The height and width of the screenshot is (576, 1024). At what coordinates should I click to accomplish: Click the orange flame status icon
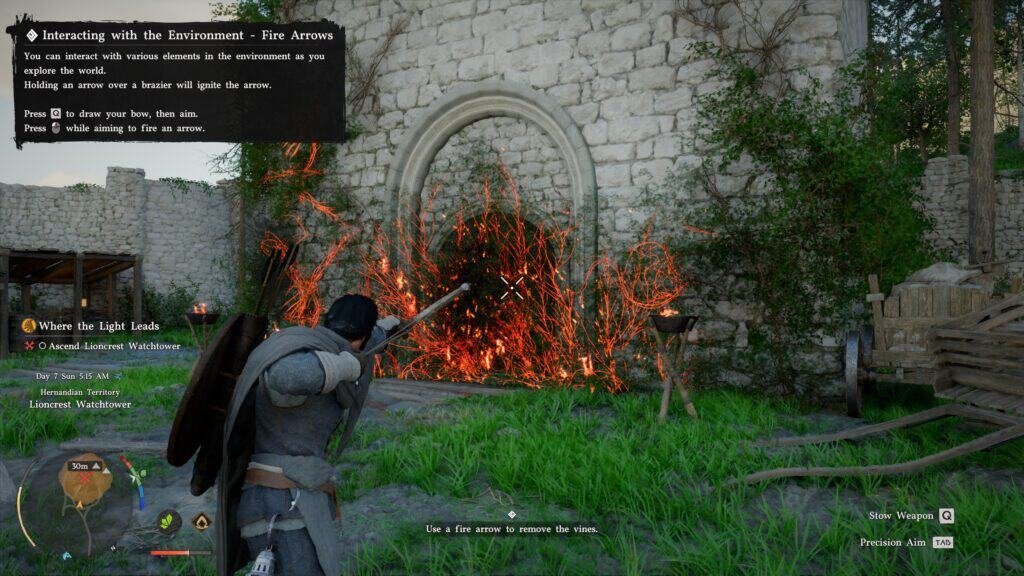[x=201, y=521]
